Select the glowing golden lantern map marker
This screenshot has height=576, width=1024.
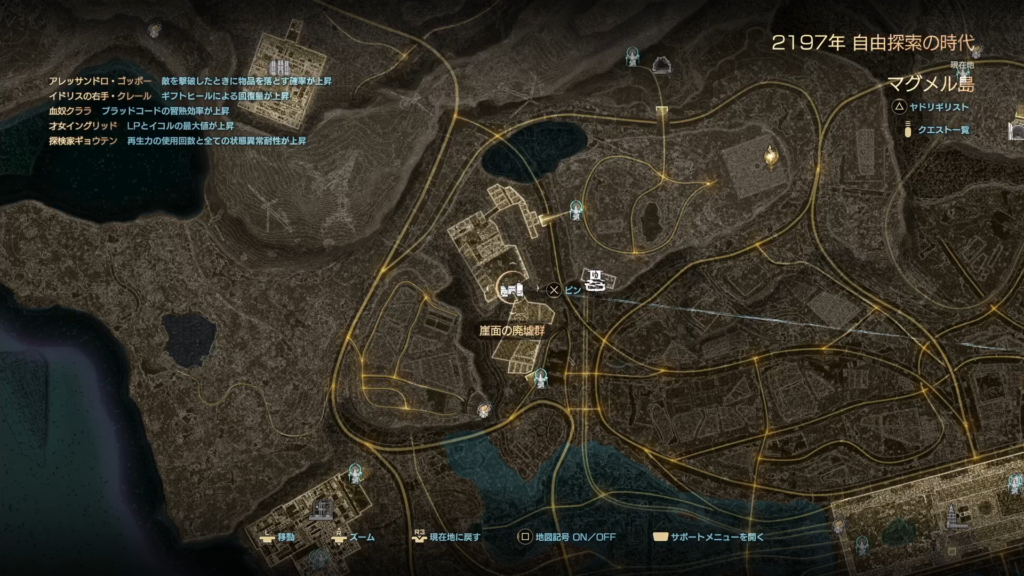(x=770, y=154)
